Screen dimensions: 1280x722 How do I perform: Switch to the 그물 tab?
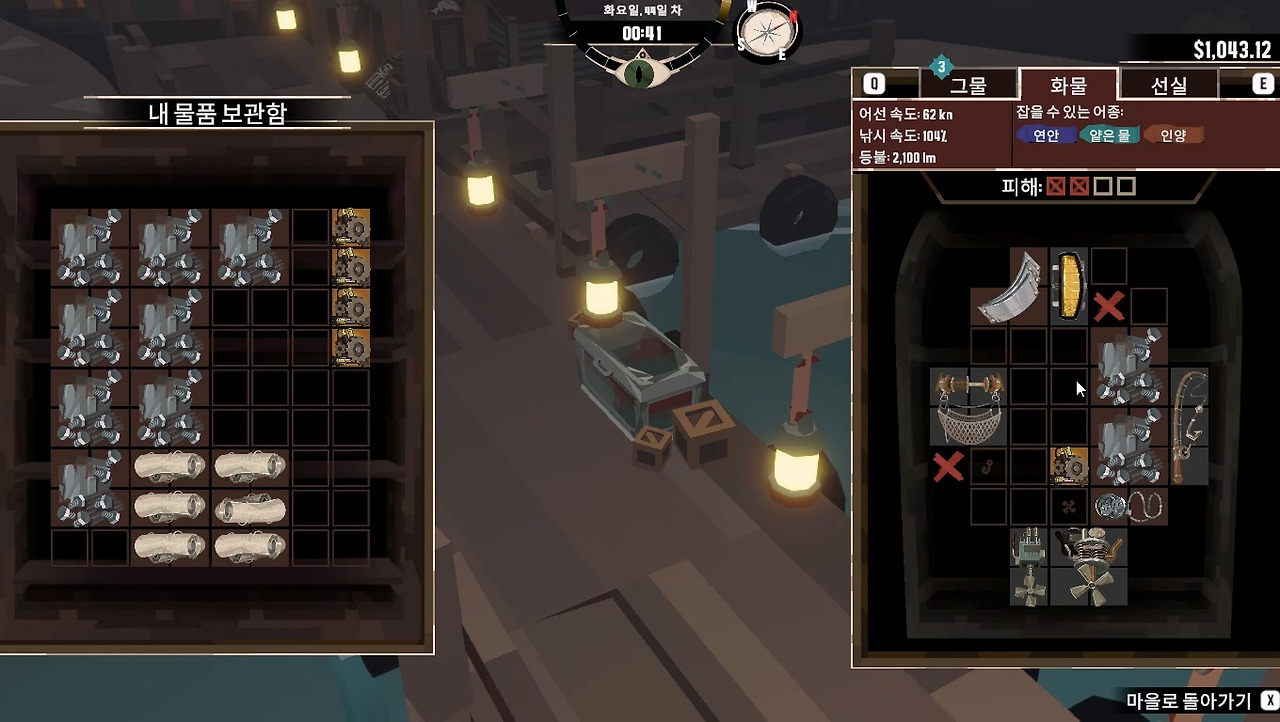pos(967,85)
